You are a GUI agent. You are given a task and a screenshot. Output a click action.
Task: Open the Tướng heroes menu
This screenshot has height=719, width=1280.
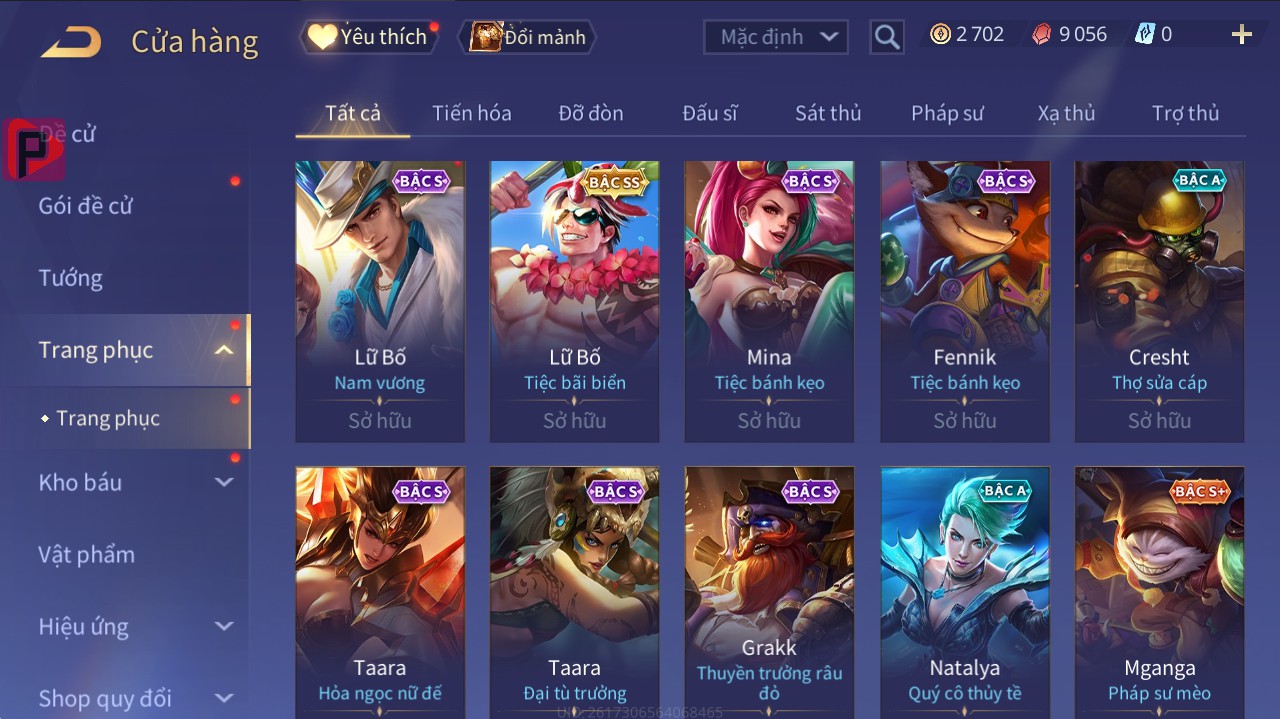click(71, 278)
